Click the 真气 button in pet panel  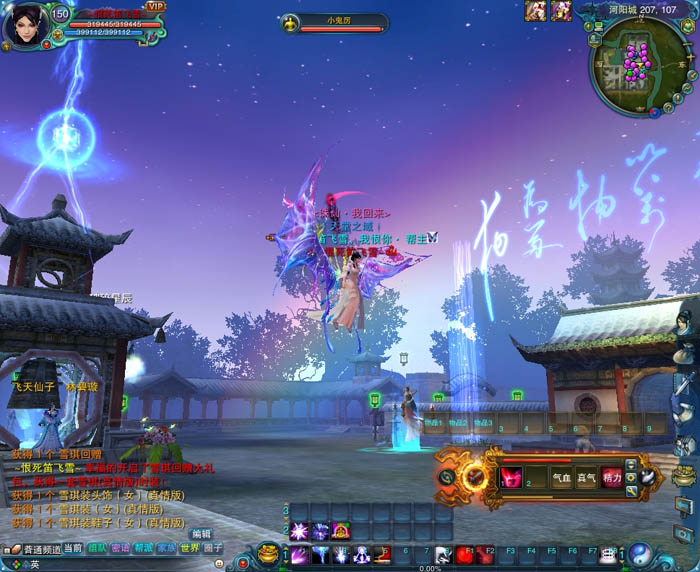point(587,478)
